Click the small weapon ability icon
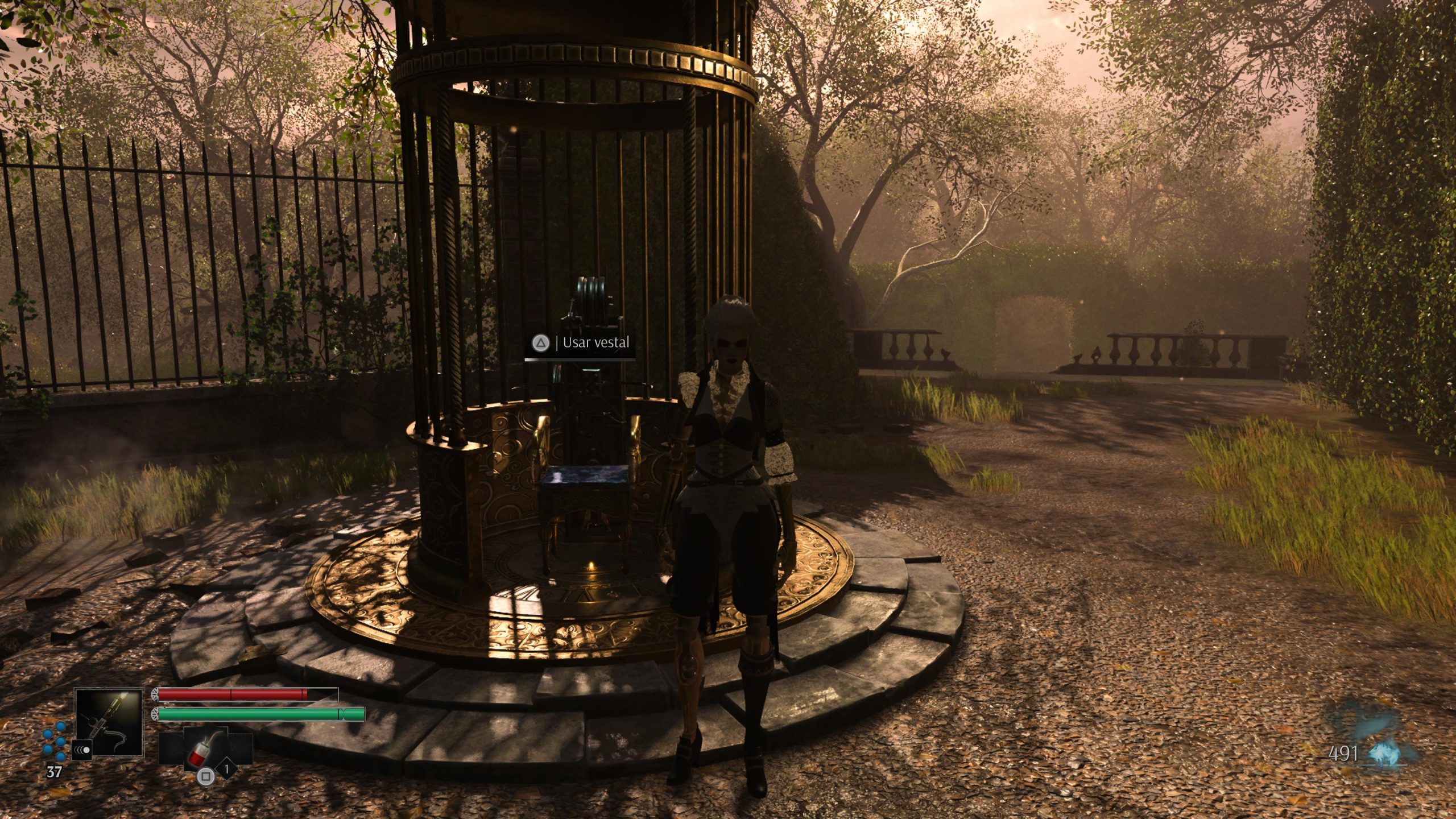 [x=82, y=750]
